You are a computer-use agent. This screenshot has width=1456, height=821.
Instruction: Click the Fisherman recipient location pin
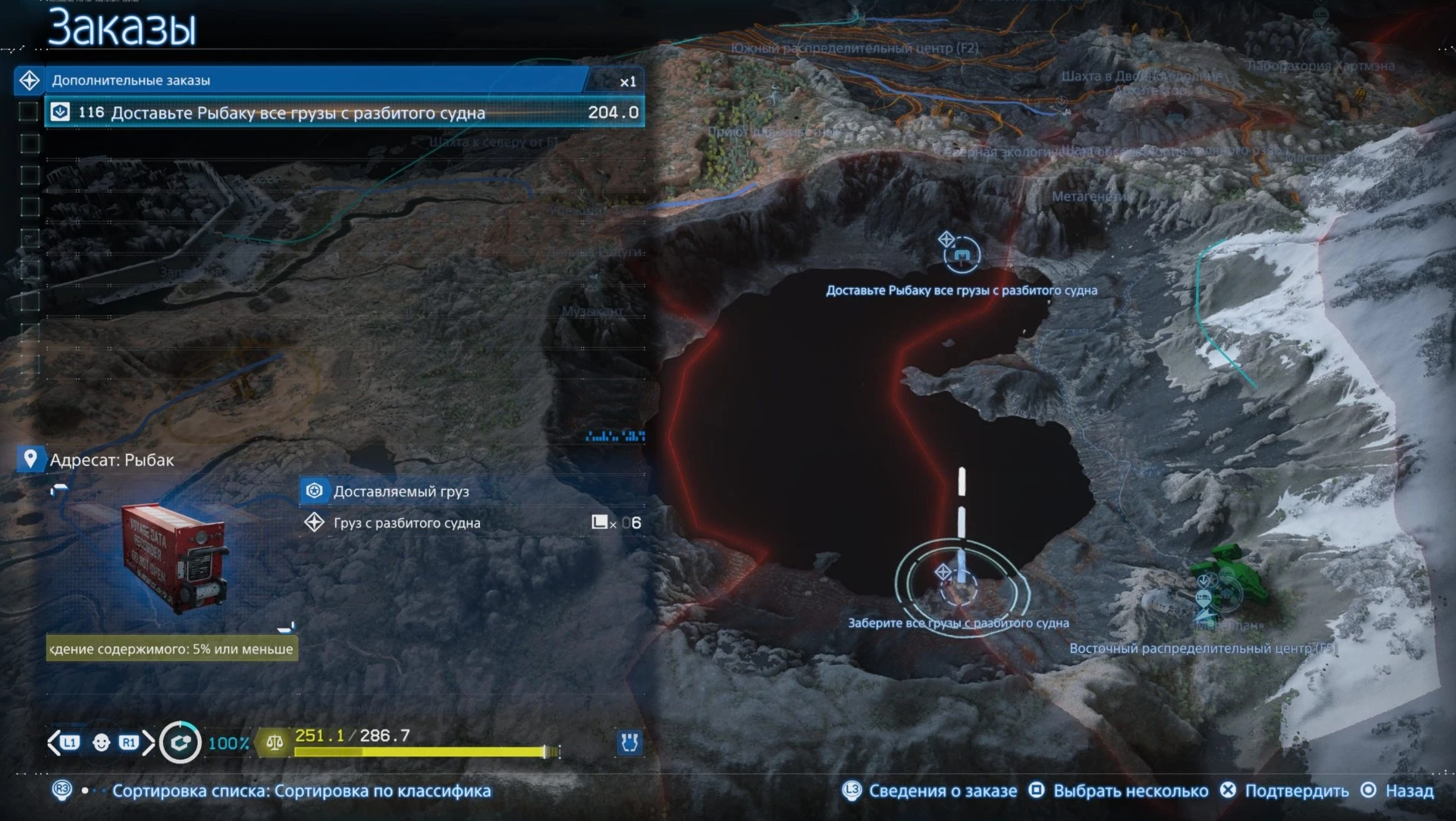click(x=30, y=459)
